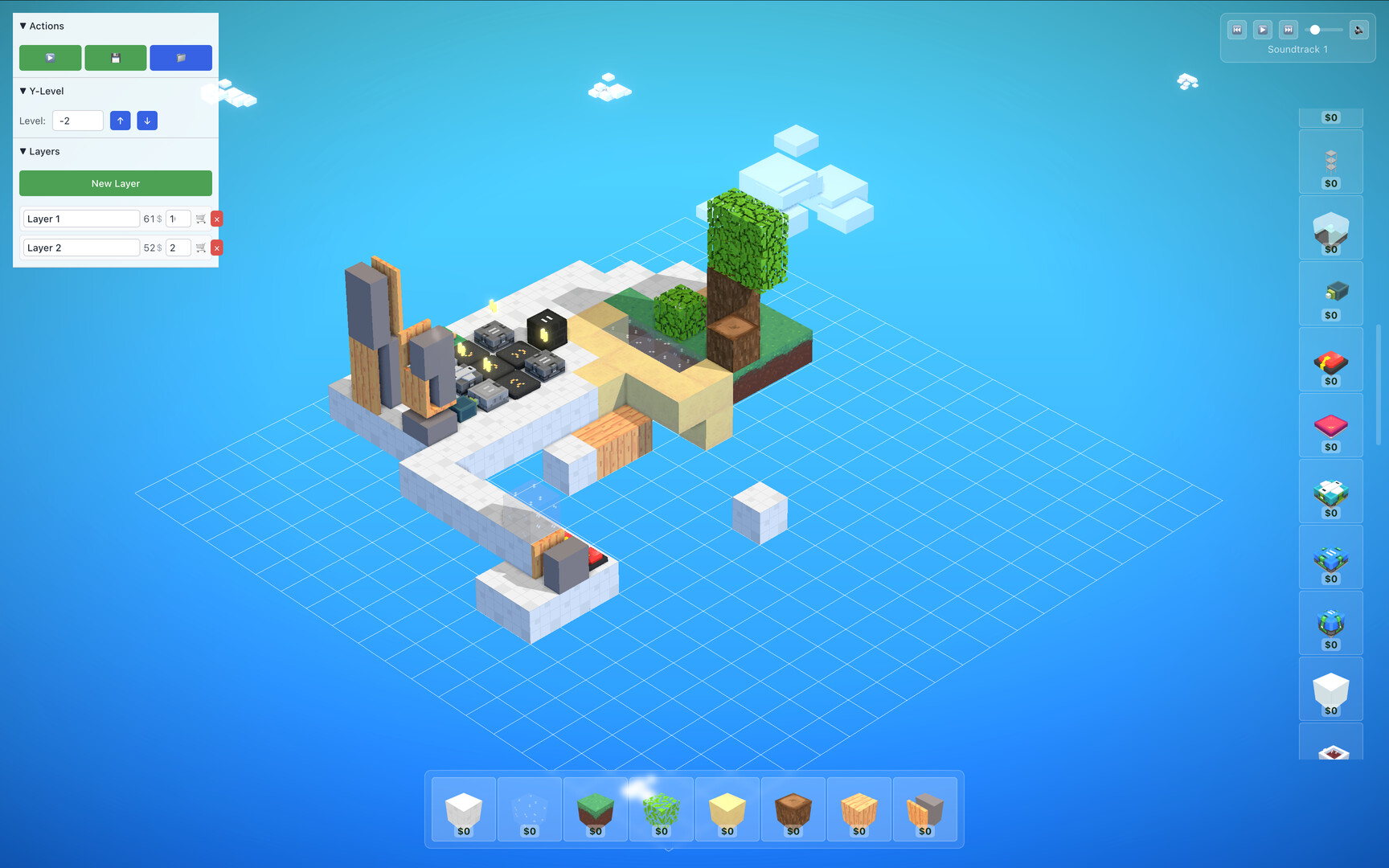Select the sand block from the hotbar
Screen dimensions: 1389x868
pos(727,809)
